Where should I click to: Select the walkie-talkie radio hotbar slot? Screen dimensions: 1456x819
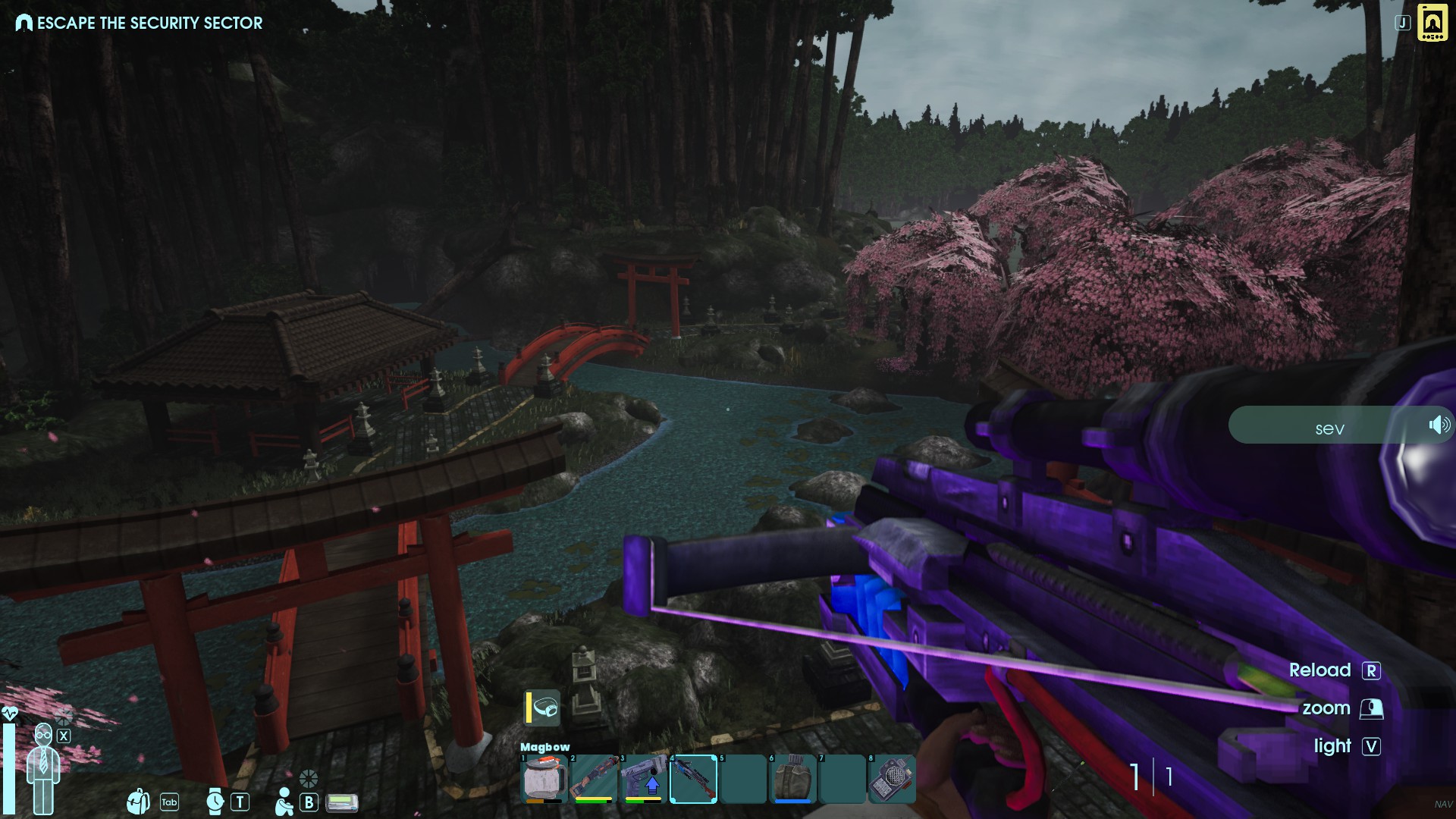click(892, 778)
